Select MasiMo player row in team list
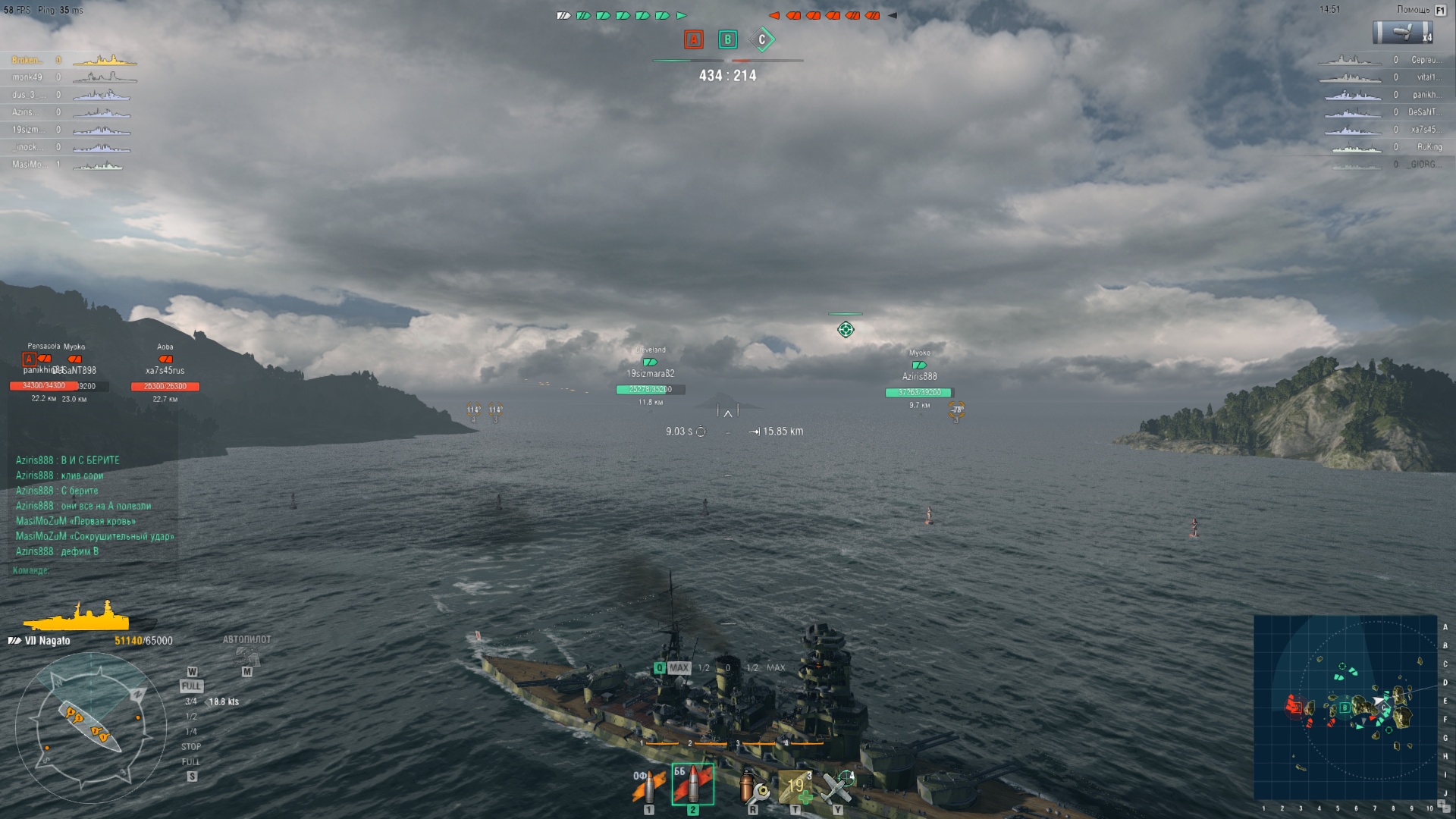 coord(67,165)
